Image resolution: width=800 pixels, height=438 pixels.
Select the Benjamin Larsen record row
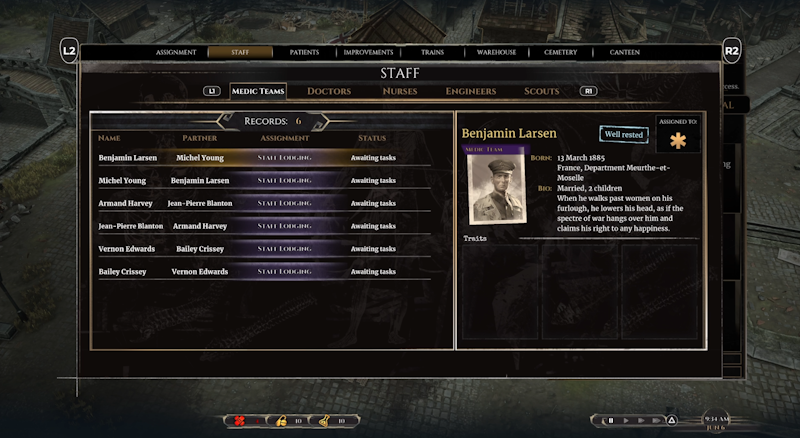pyautogui.click(x=264, y=158)
